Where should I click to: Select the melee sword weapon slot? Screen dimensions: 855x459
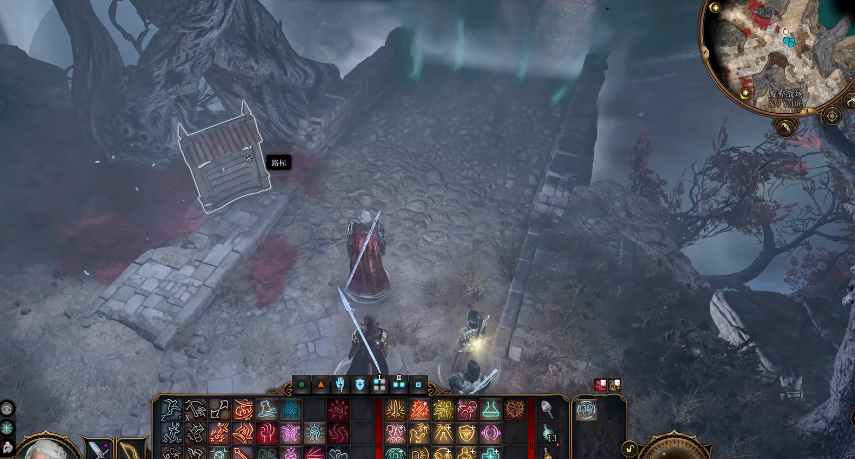tap(99, 451)
